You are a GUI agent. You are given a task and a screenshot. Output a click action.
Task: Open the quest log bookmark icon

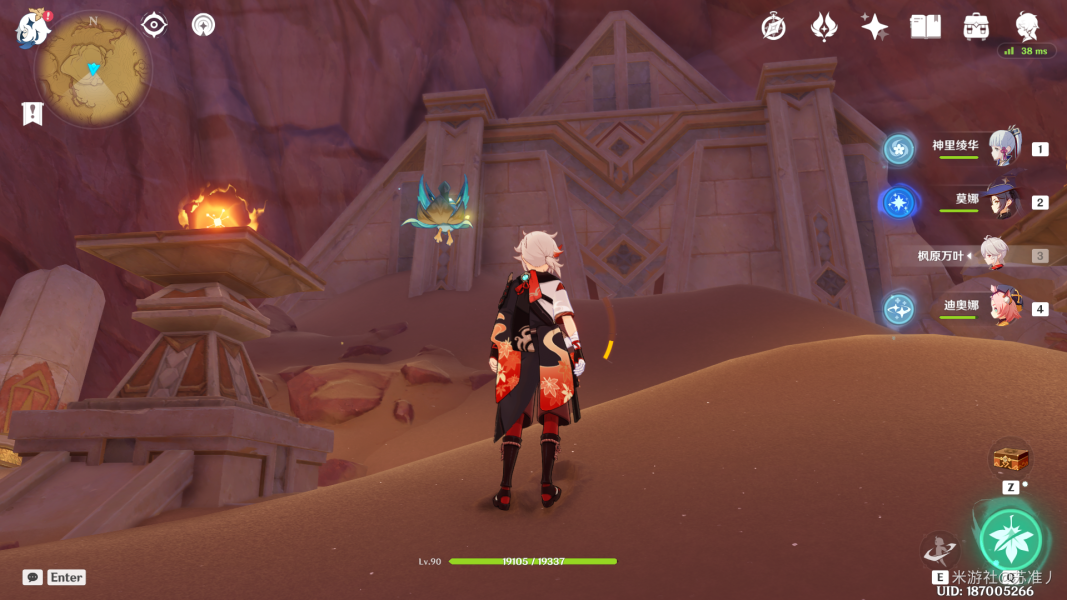click(x=32, y=113)
